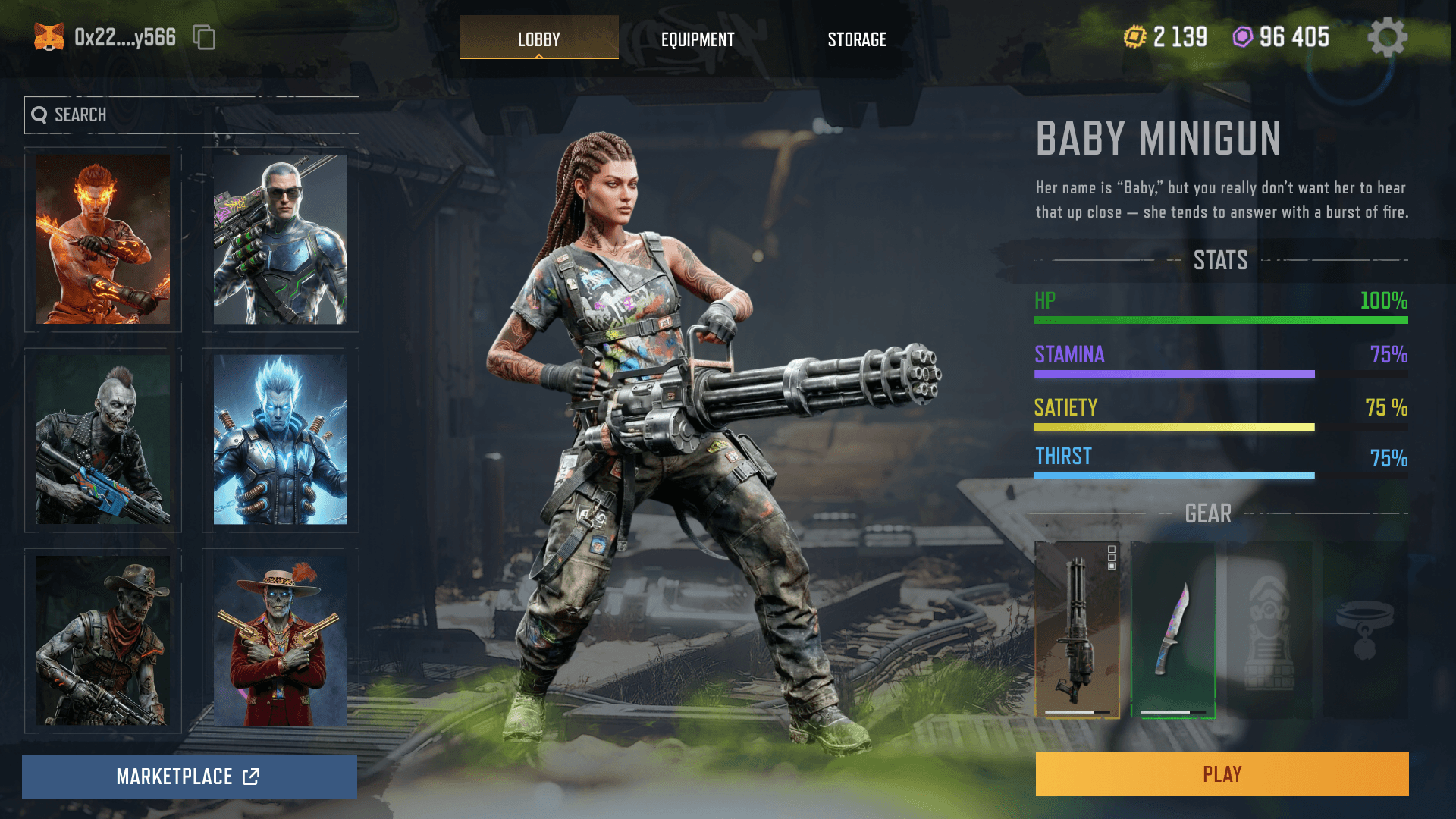
Task: Select the minigun gear slot
Action: [x=1078, y=629]
